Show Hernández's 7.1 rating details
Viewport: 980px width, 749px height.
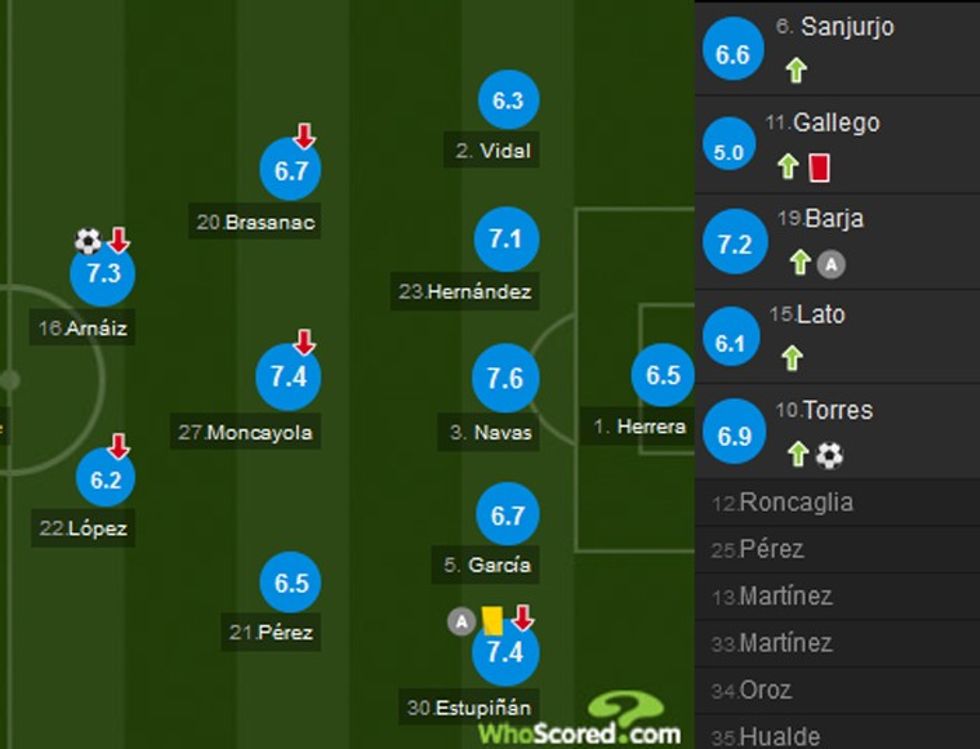point(506,240)
